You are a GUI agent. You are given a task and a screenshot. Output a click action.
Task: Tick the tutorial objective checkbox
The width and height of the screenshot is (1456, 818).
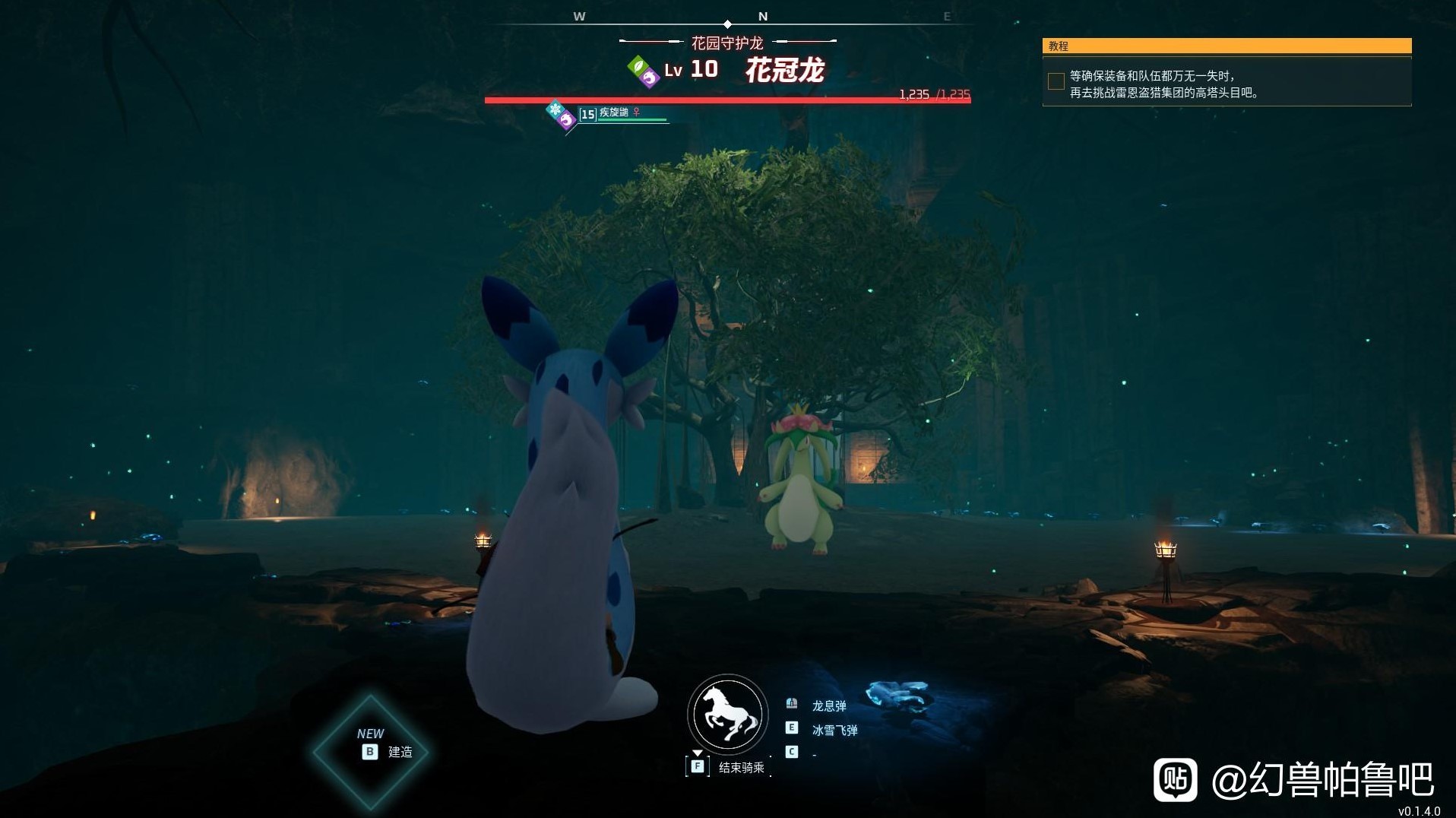pos(1056,81)
